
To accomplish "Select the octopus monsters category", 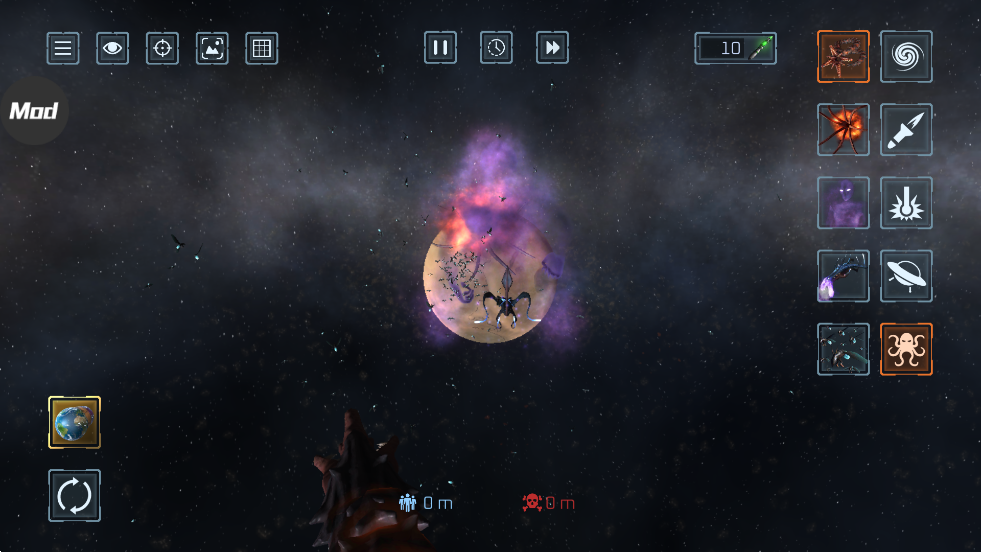I will [906, 349].
